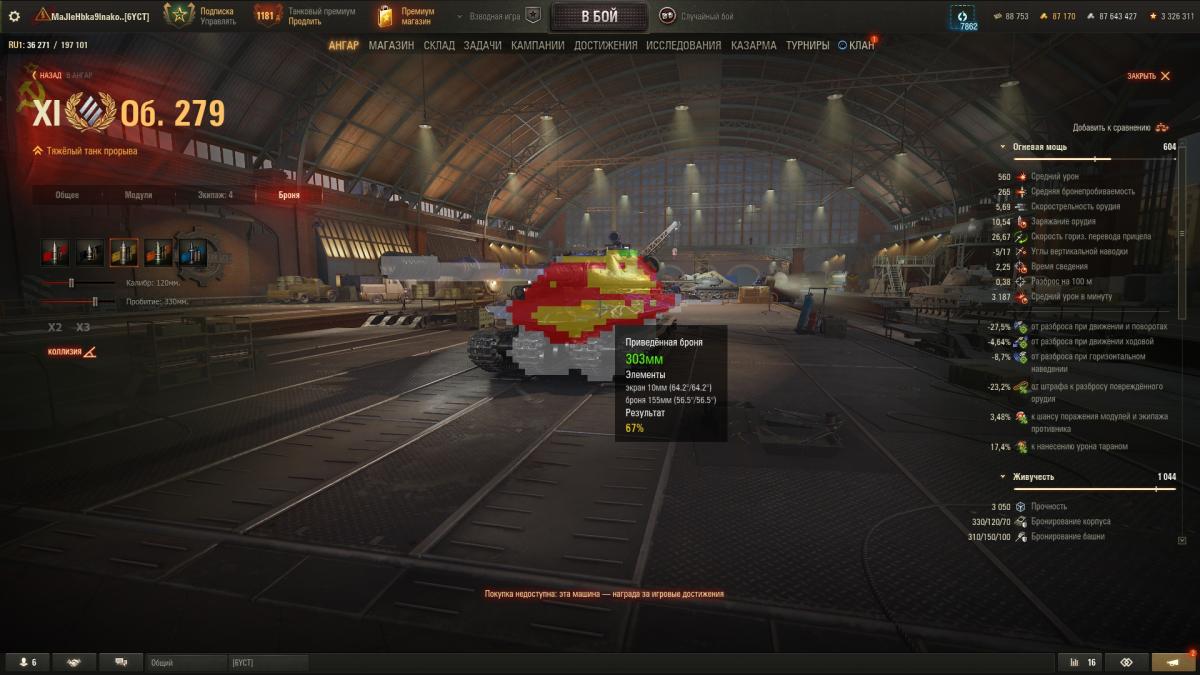Select the Модули tab
The image size is (1200, 675).
pos(138,195)
